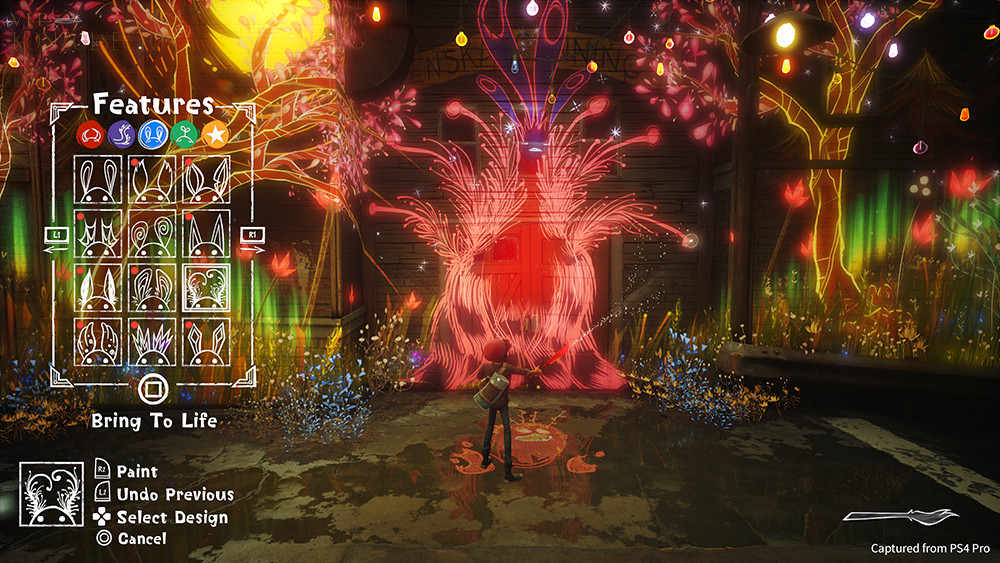Open the purple tail category tab
The image size is (1000, 563).
pos(121,133)
